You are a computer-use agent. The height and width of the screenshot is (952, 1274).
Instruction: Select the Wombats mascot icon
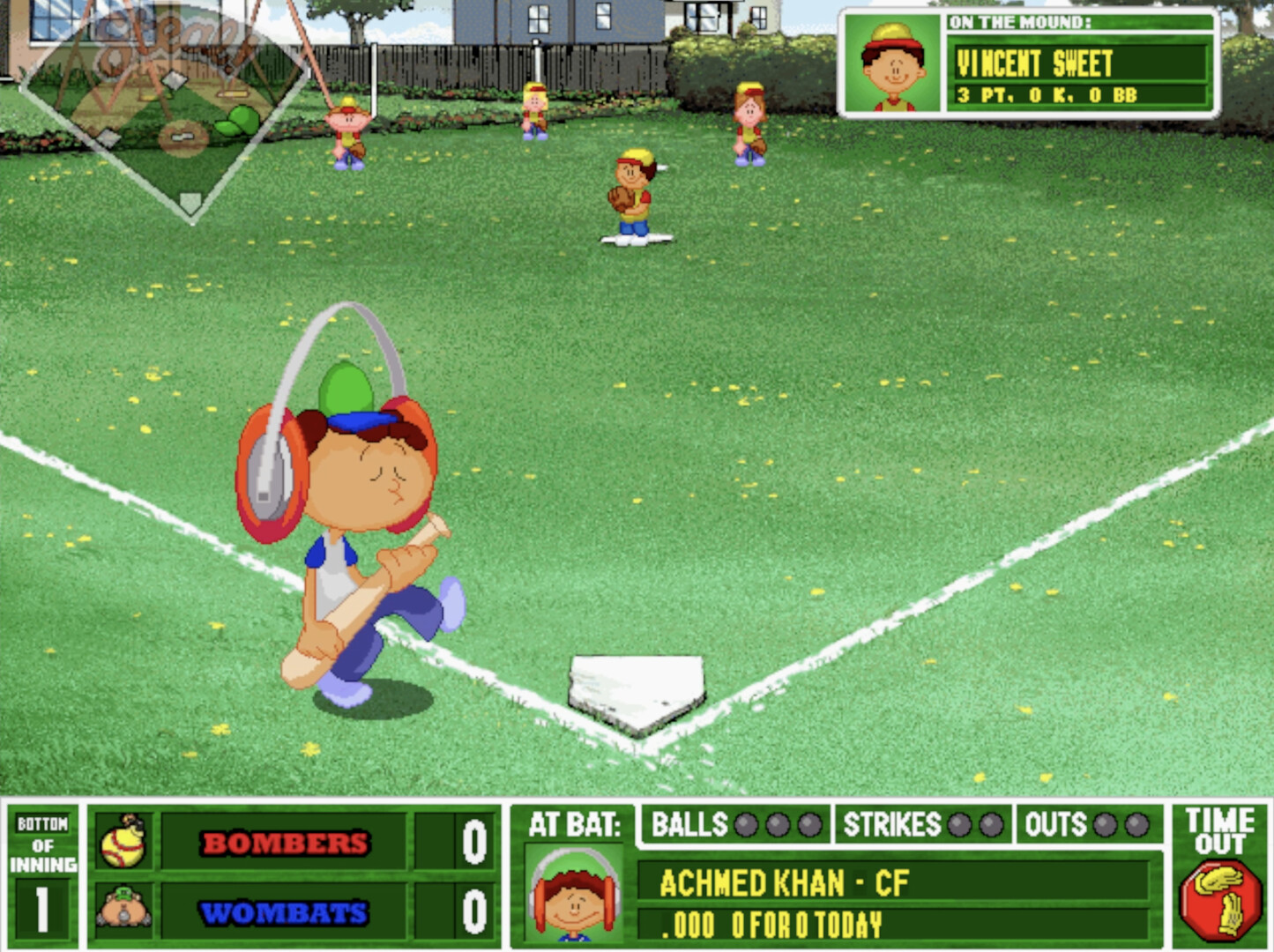(x=124, y=908)
